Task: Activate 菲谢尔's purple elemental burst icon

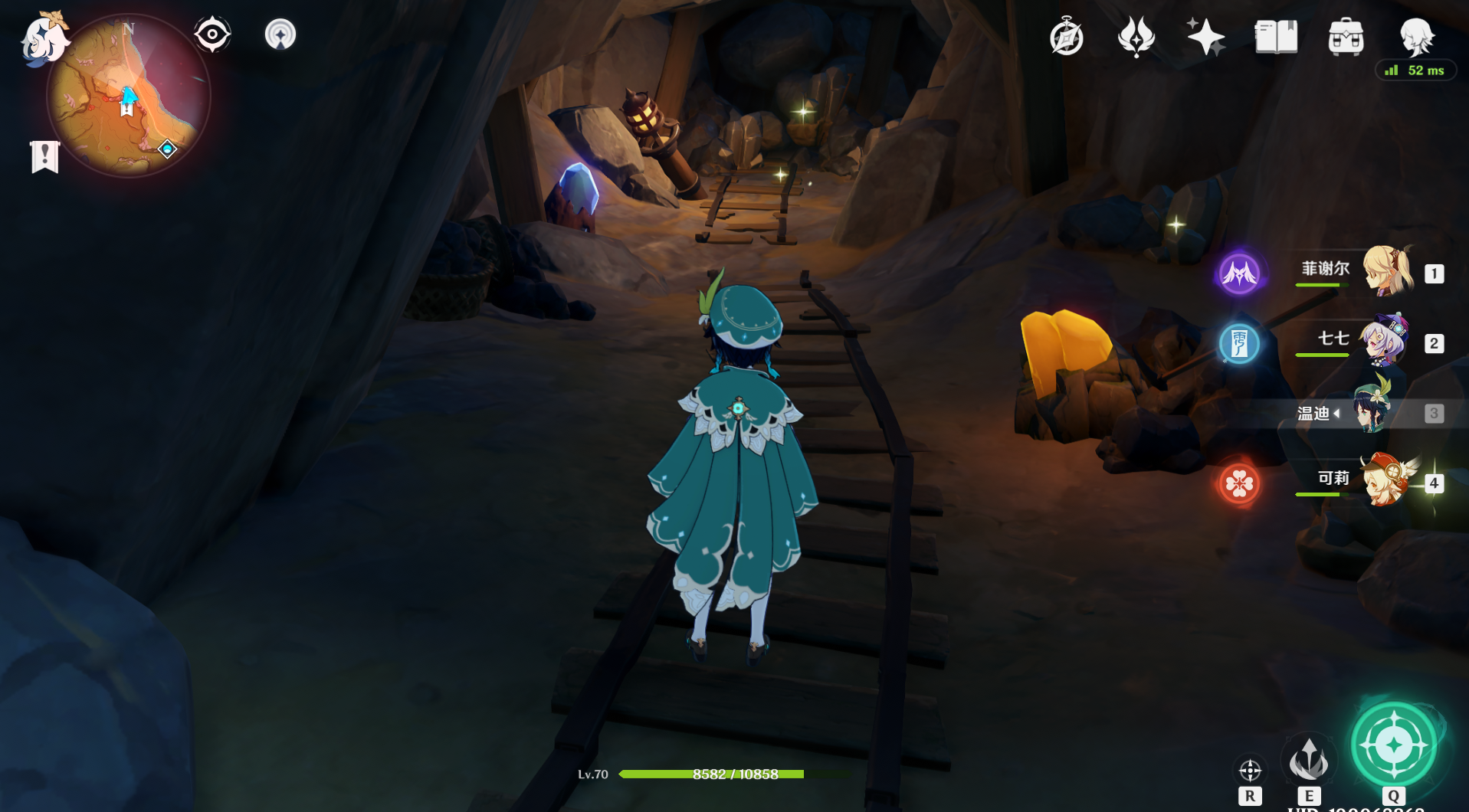Action: 1239,273
